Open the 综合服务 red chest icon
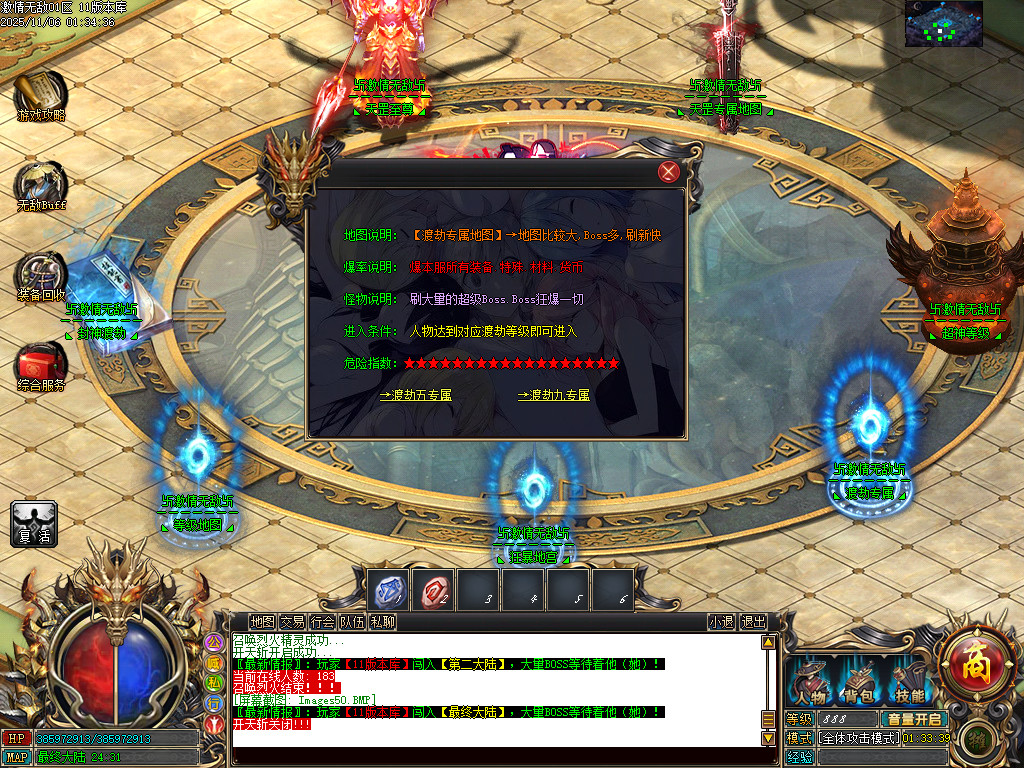Image resolution: width=1024 pixels, height=768 pixels. pos(40,364)
